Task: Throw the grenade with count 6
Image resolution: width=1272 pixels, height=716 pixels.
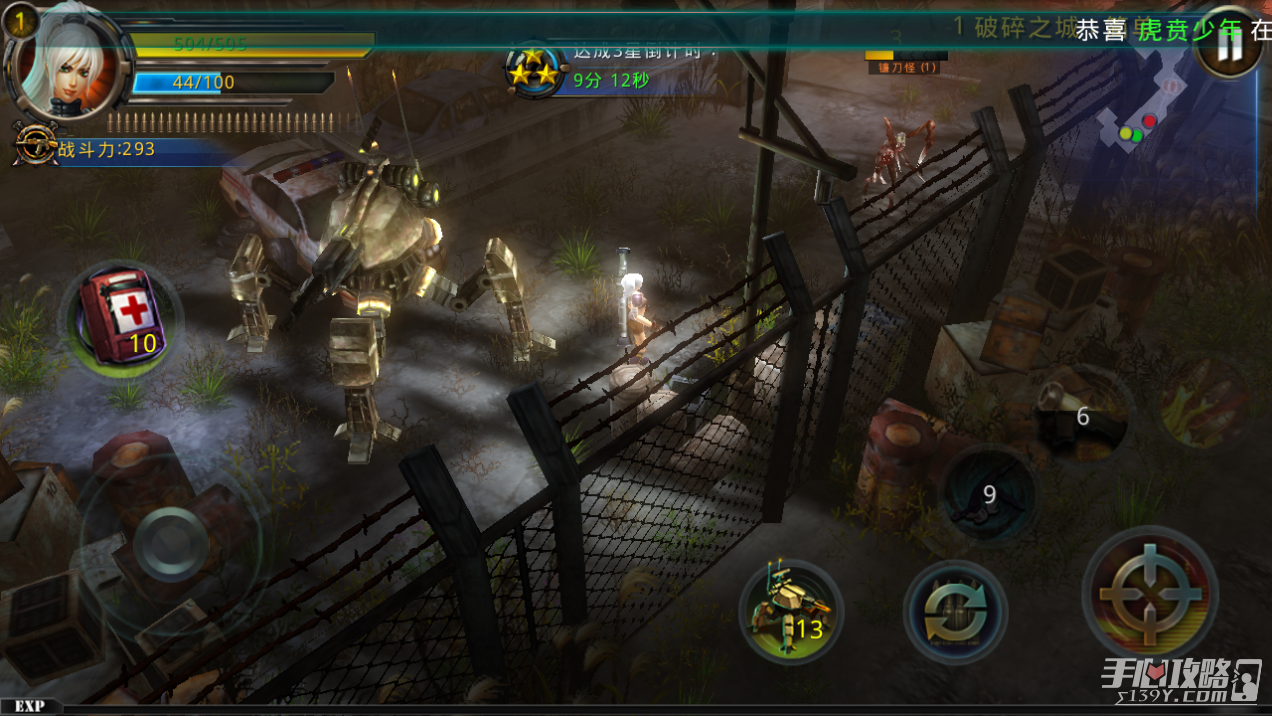Action: [x=1080, y=414]
